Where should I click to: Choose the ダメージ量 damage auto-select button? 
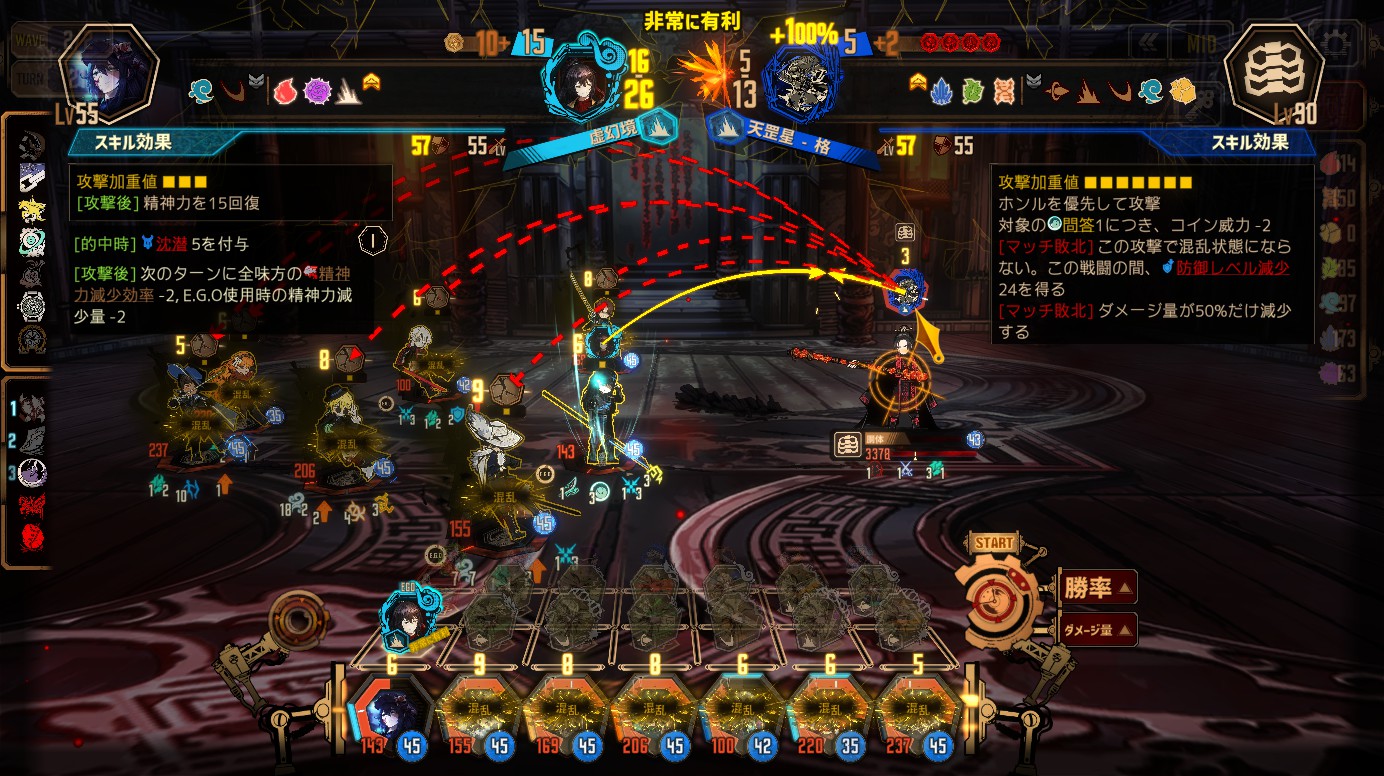[1097, 630]
